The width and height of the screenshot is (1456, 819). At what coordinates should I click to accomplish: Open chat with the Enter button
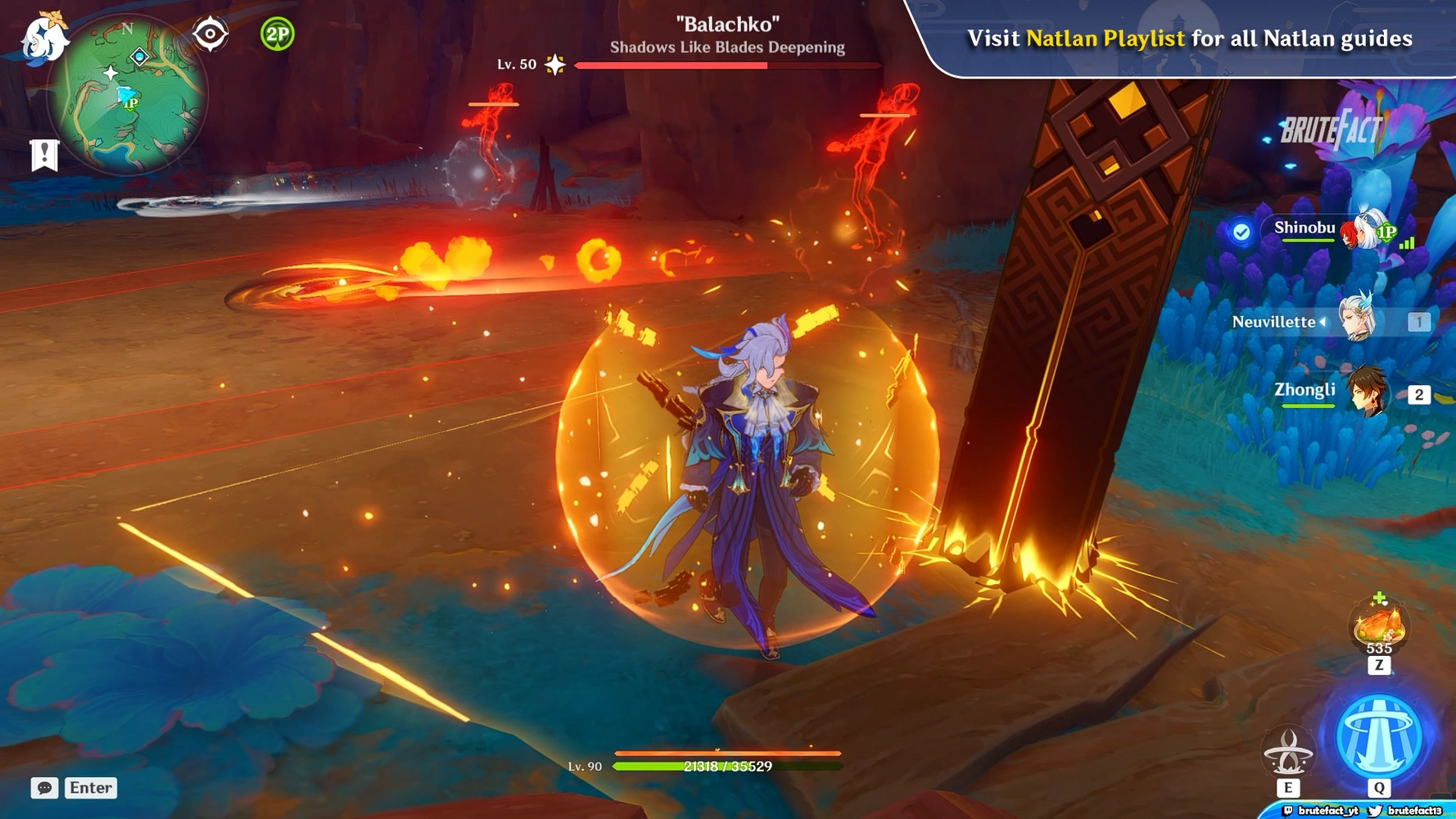pos(90,788)
